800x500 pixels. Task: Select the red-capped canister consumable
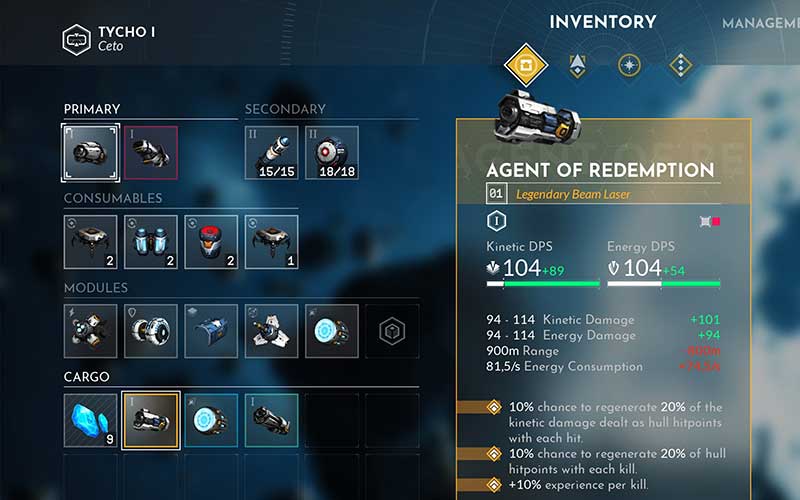[x=211, y=242]
